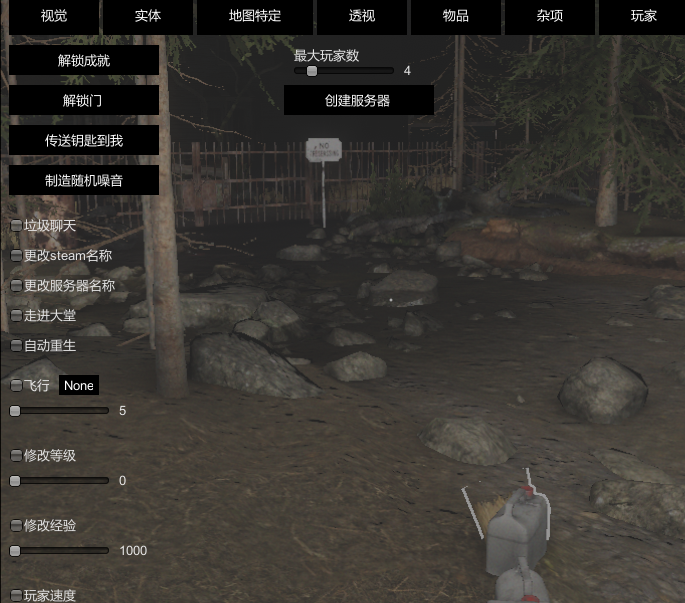Click the 解锁成就 button

click(x=84, y=60)
